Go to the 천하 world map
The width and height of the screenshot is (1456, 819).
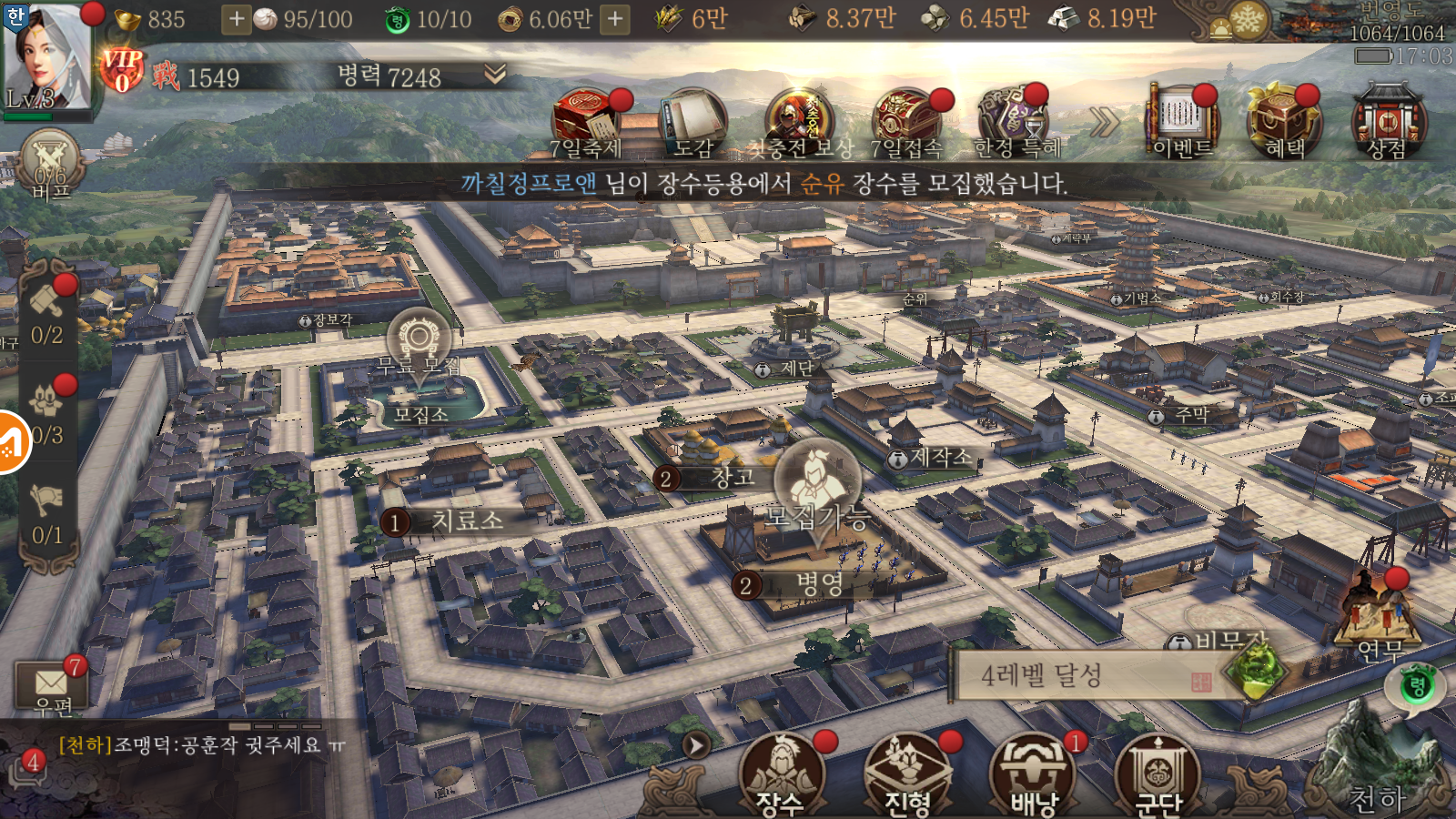point(1377,773)
